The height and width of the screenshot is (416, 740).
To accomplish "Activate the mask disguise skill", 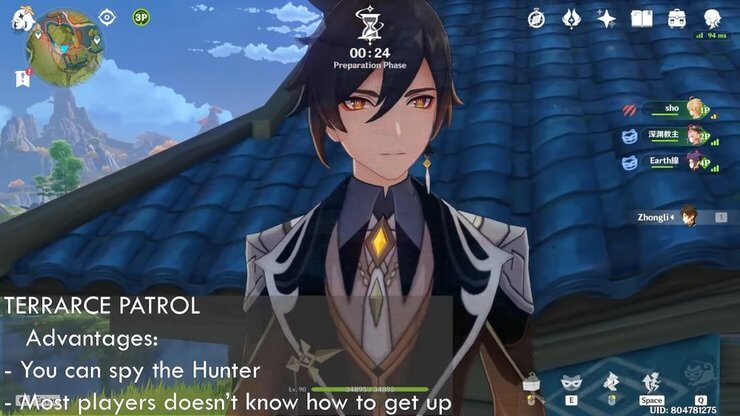I will [x=572, y=381].
